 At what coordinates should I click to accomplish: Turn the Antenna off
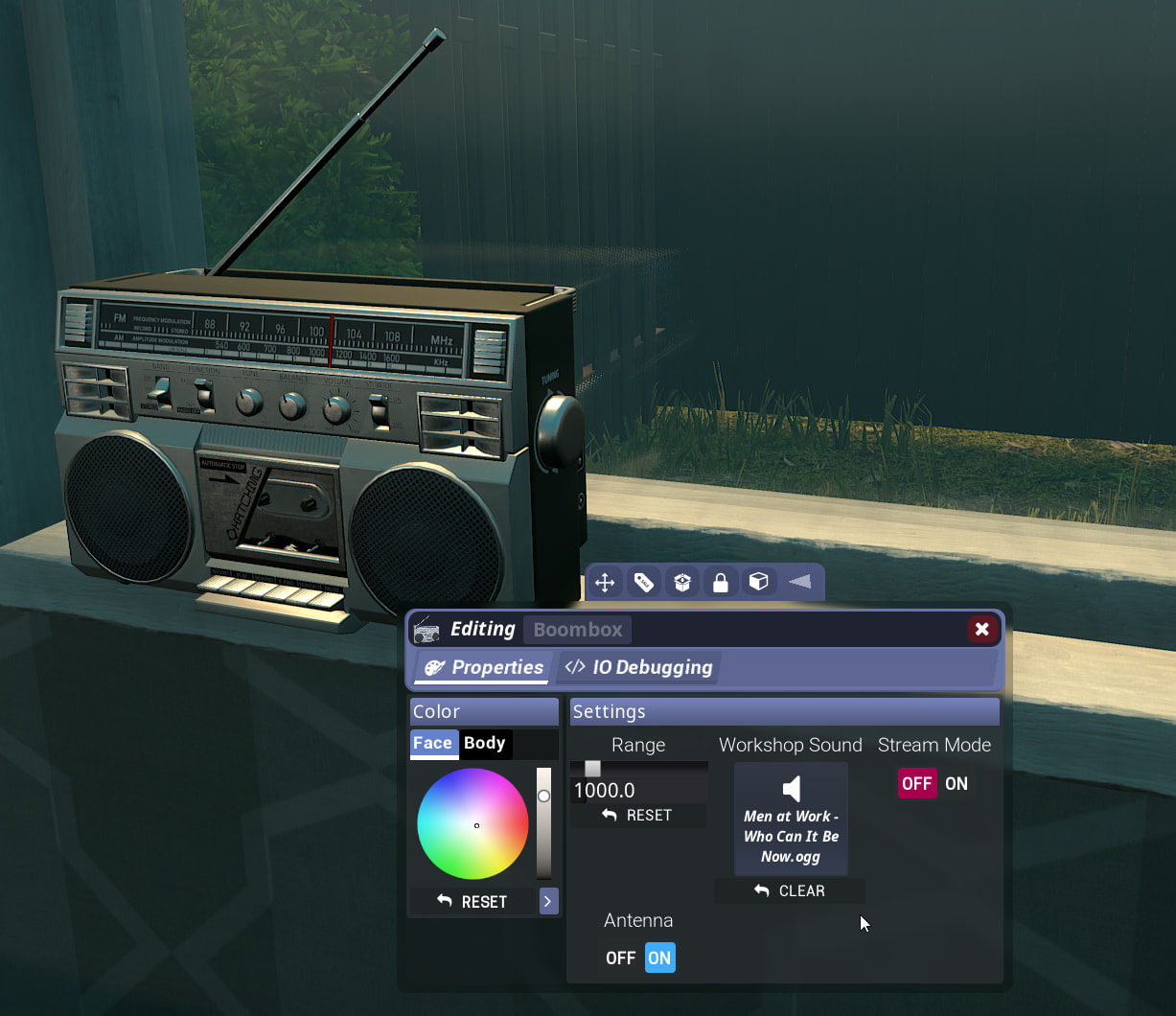620,958
